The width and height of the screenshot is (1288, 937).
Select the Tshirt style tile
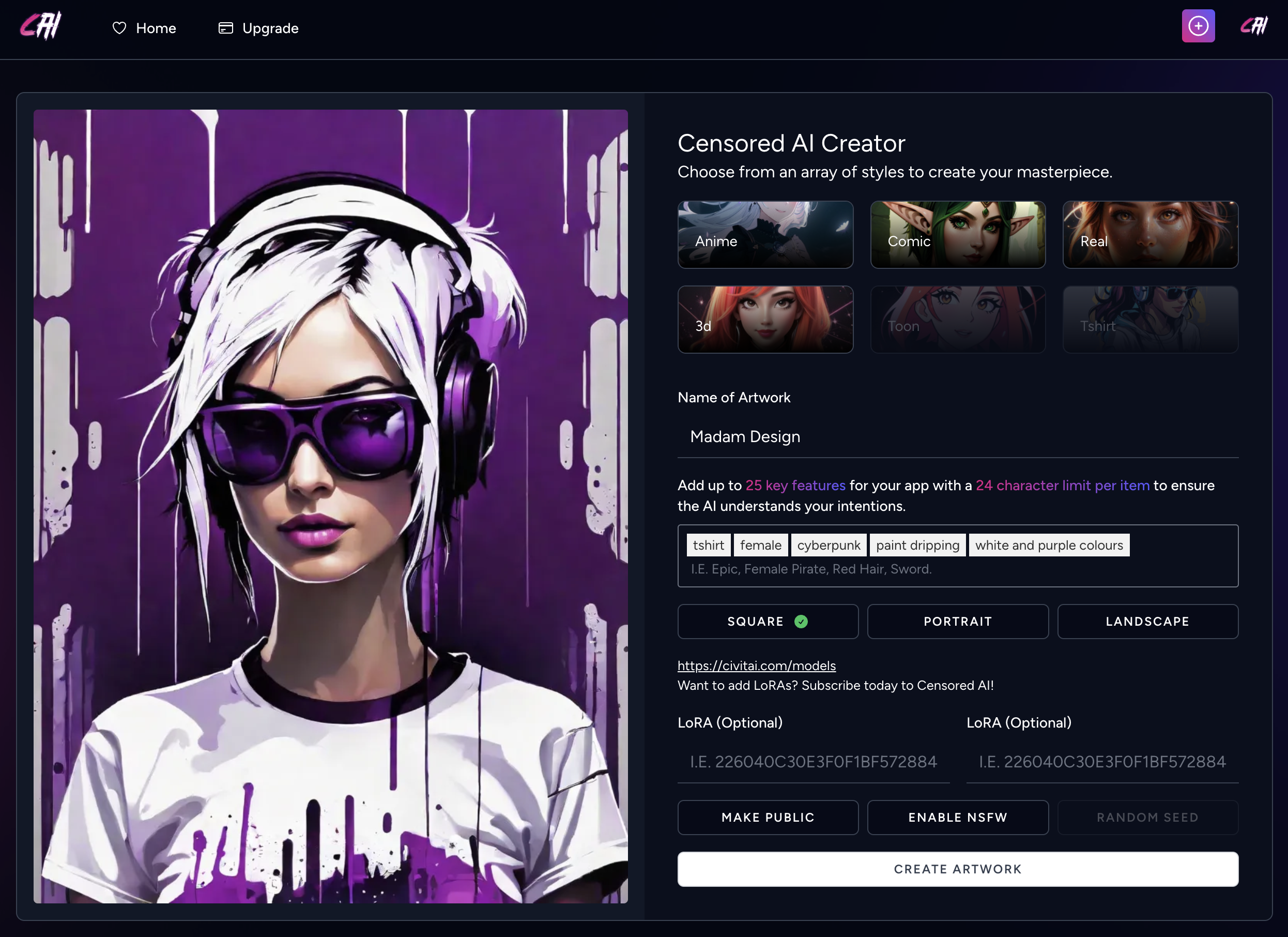1150,320
